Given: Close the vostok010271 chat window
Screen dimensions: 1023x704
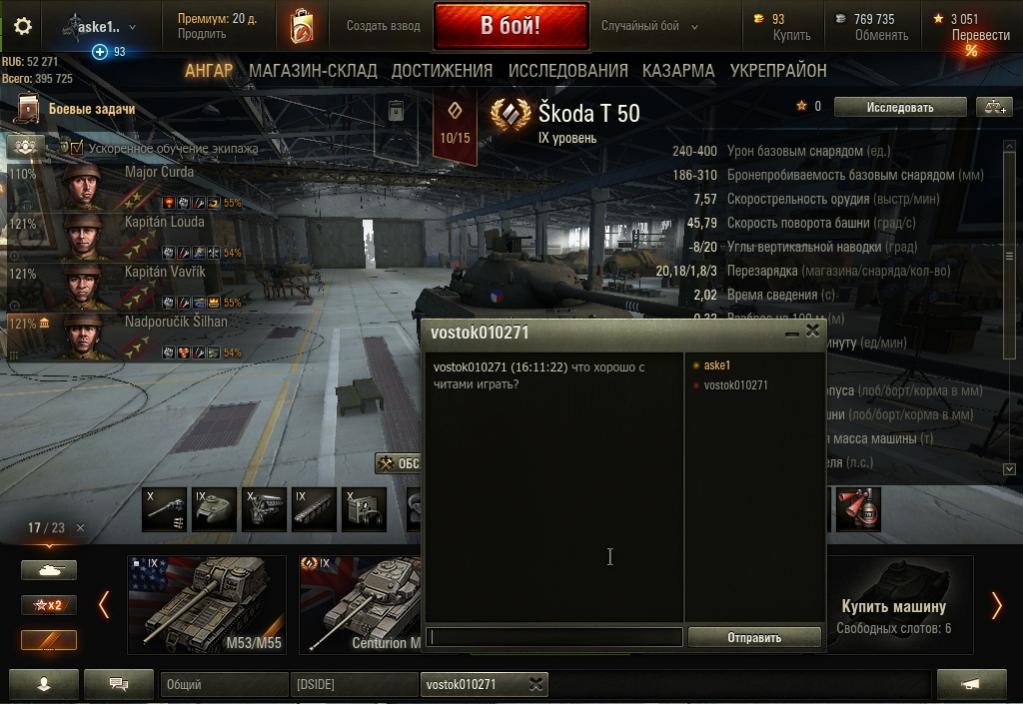Looking at the screenshot, I should pos(812,331).
